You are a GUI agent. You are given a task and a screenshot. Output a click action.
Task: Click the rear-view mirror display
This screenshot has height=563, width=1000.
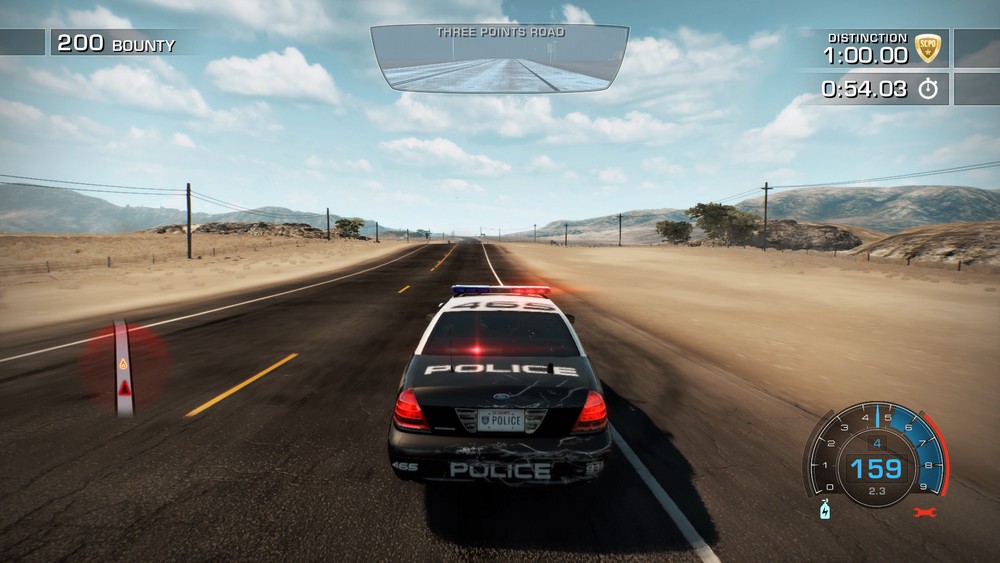(499, 59)
